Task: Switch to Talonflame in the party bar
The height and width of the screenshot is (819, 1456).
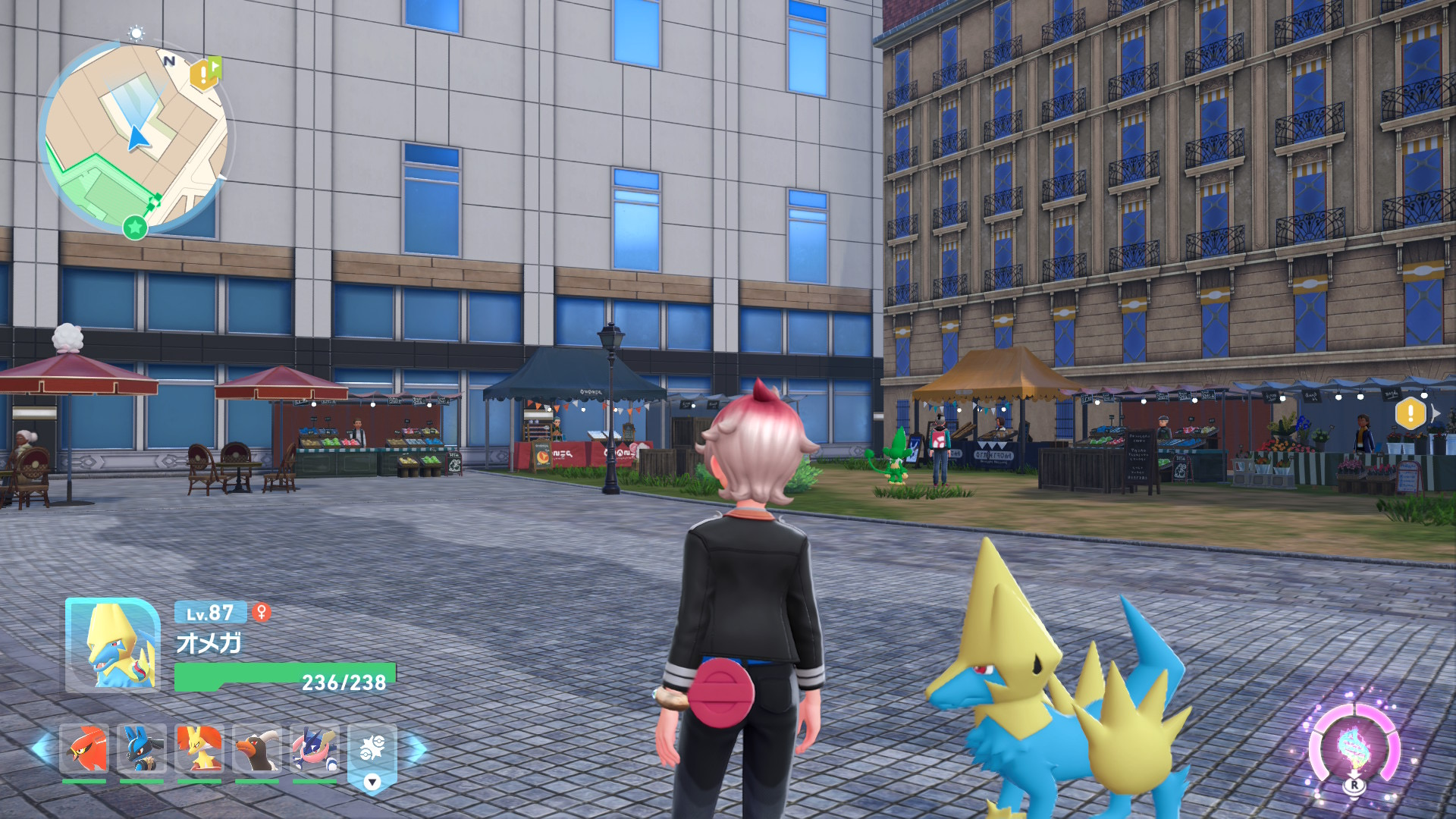Action: pos(84,749)
